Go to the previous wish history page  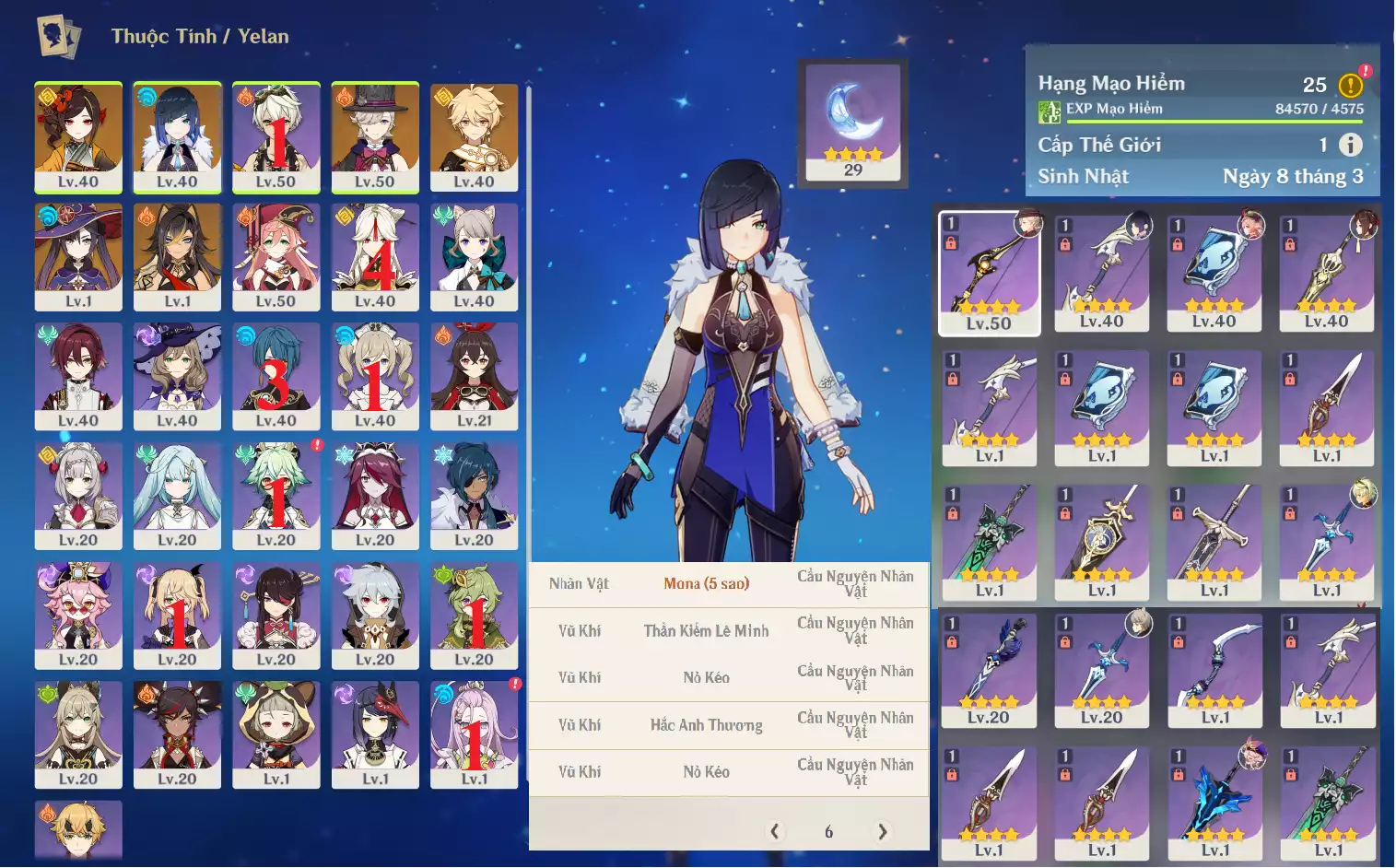tap(775, 831)
